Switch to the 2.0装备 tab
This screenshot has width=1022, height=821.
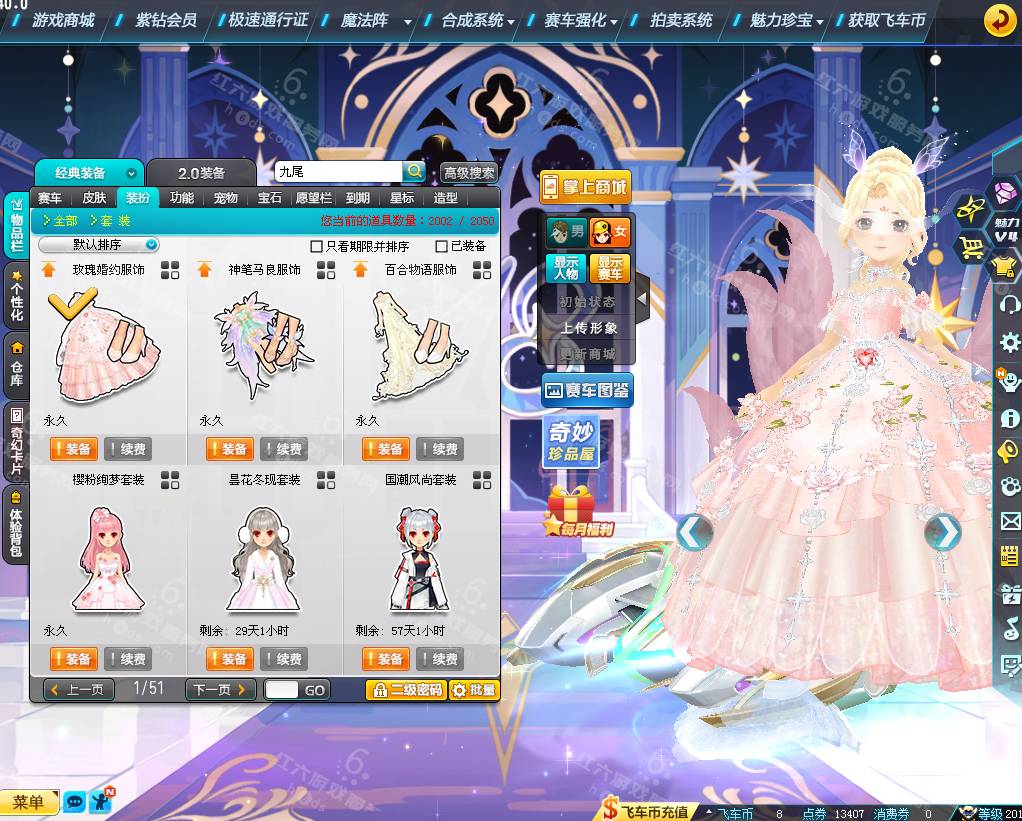tap(201, 173)
